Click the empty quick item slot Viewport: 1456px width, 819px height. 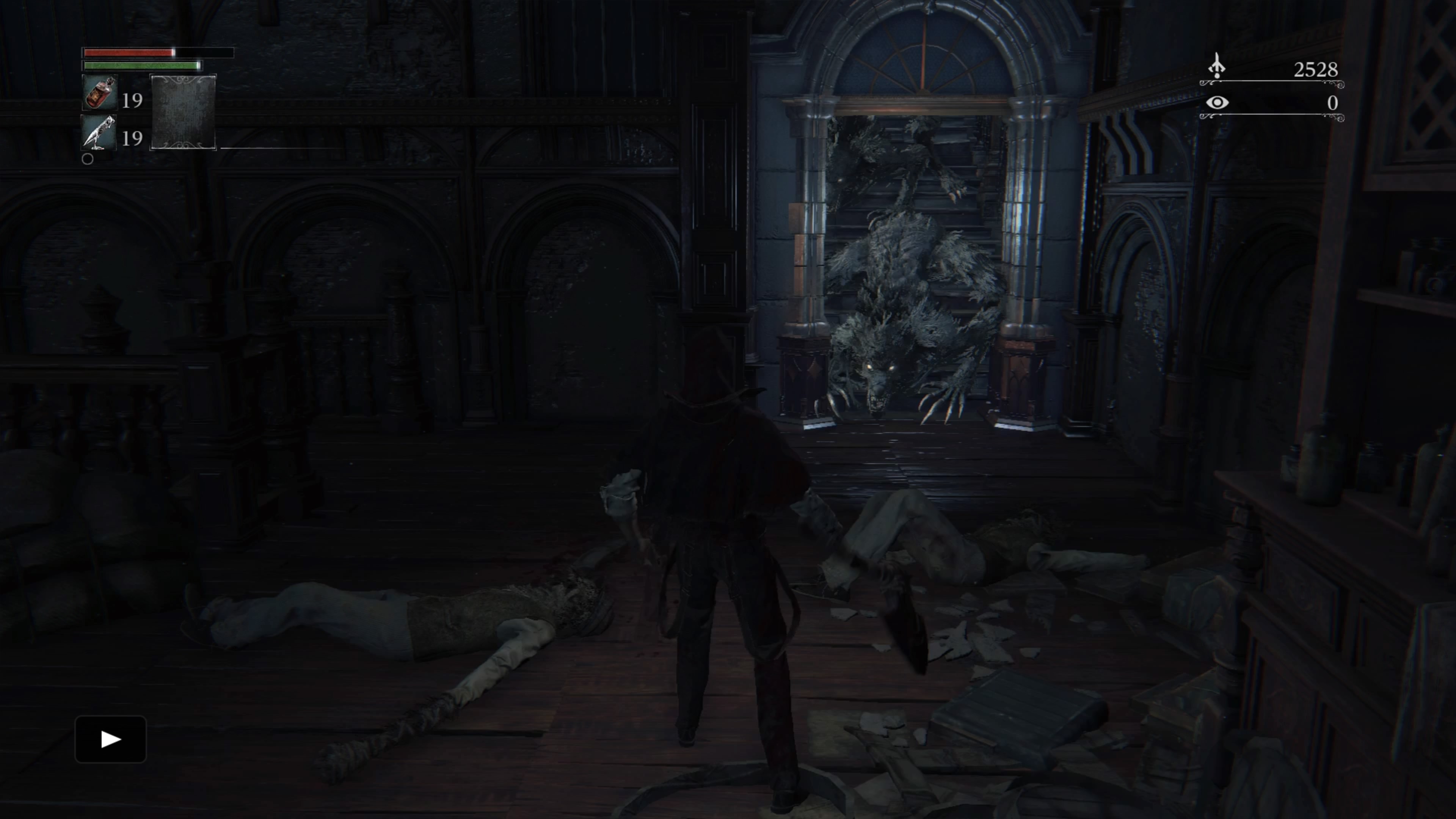(x=183, y=112)
